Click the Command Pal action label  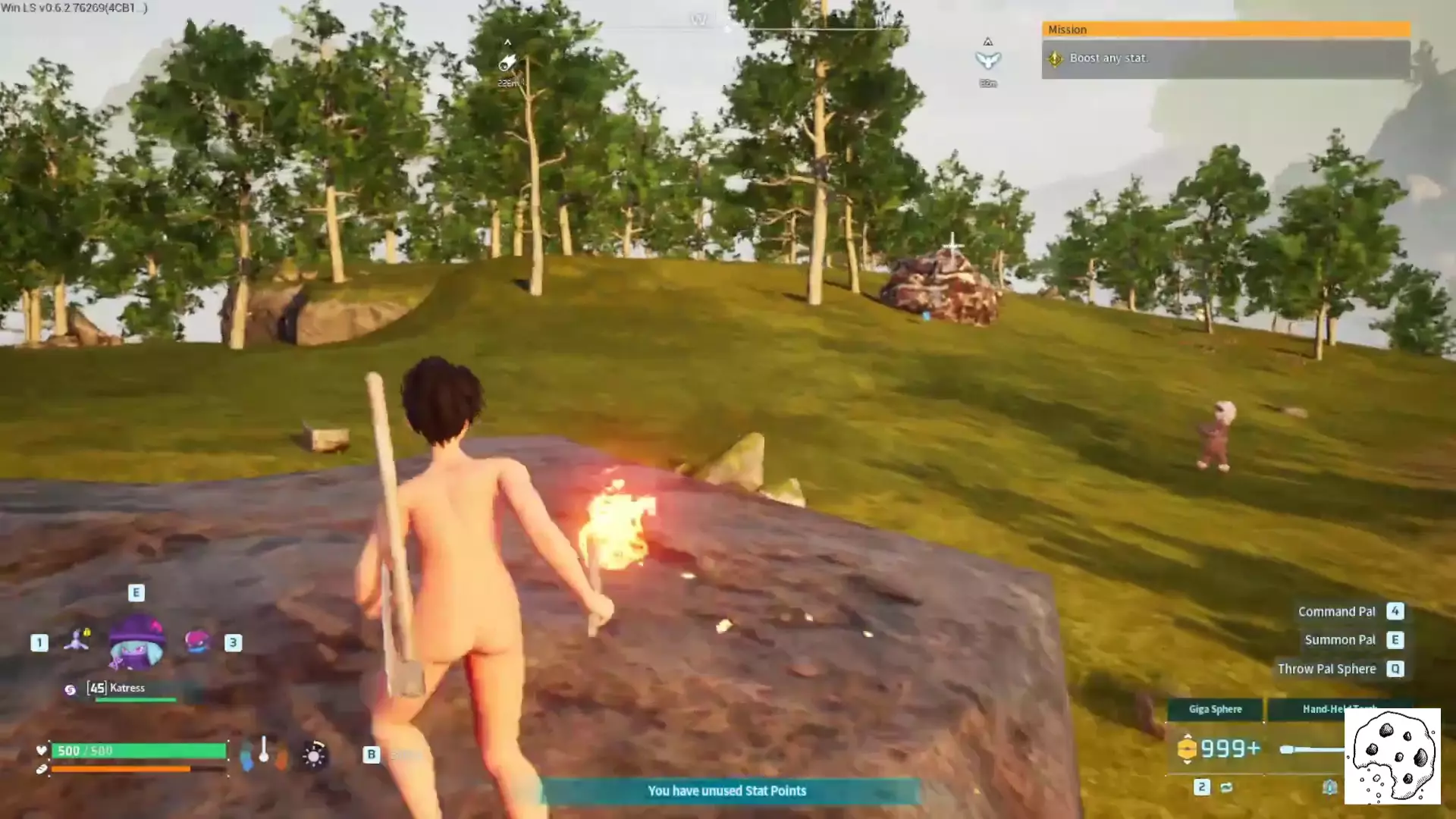pos(1336,612)
